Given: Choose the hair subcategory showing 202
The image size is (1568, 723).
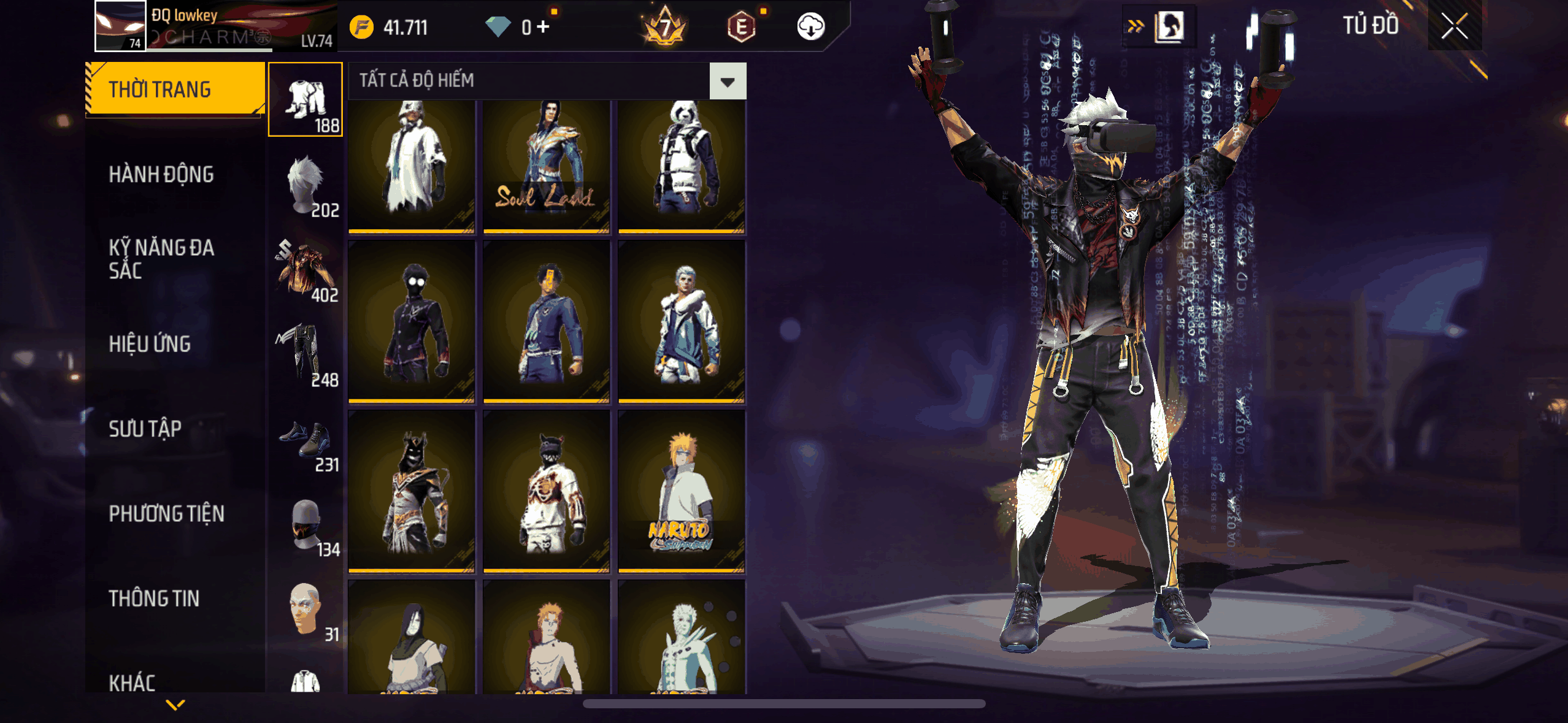Looking at the screenshot, I should pyautogui.click(x=306, y=185).
